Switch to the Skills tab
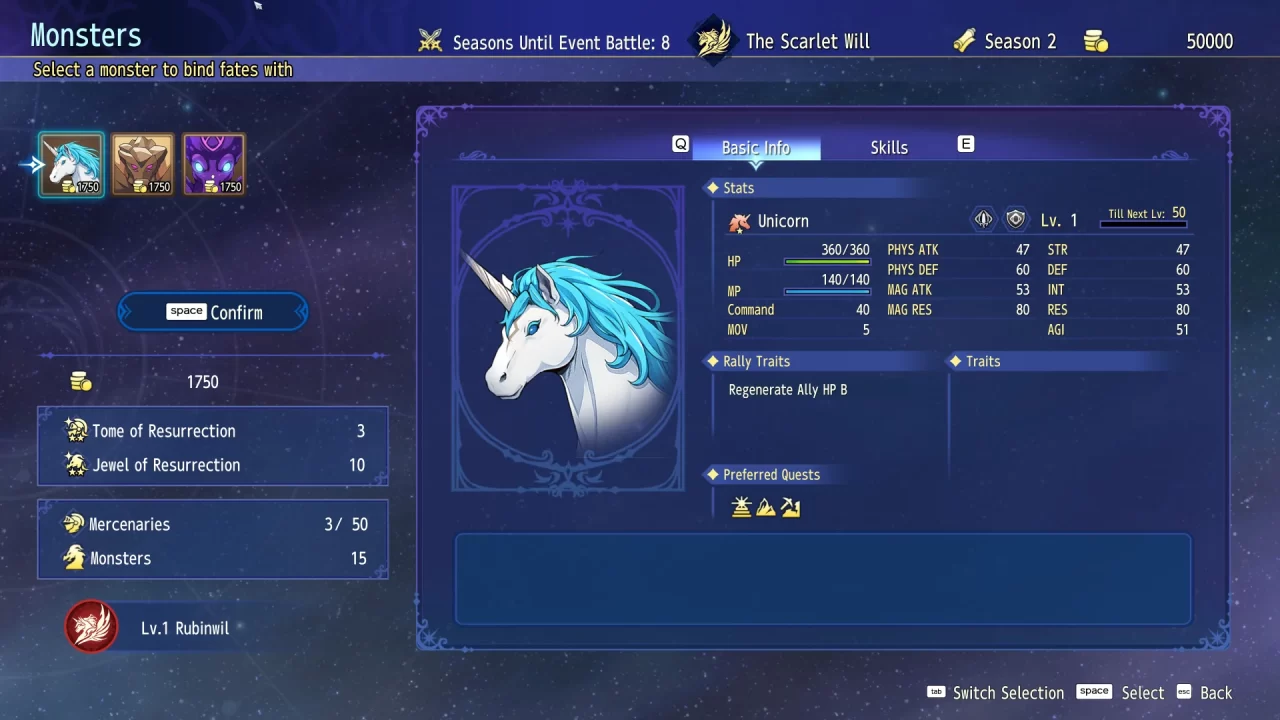 point(888,147)
